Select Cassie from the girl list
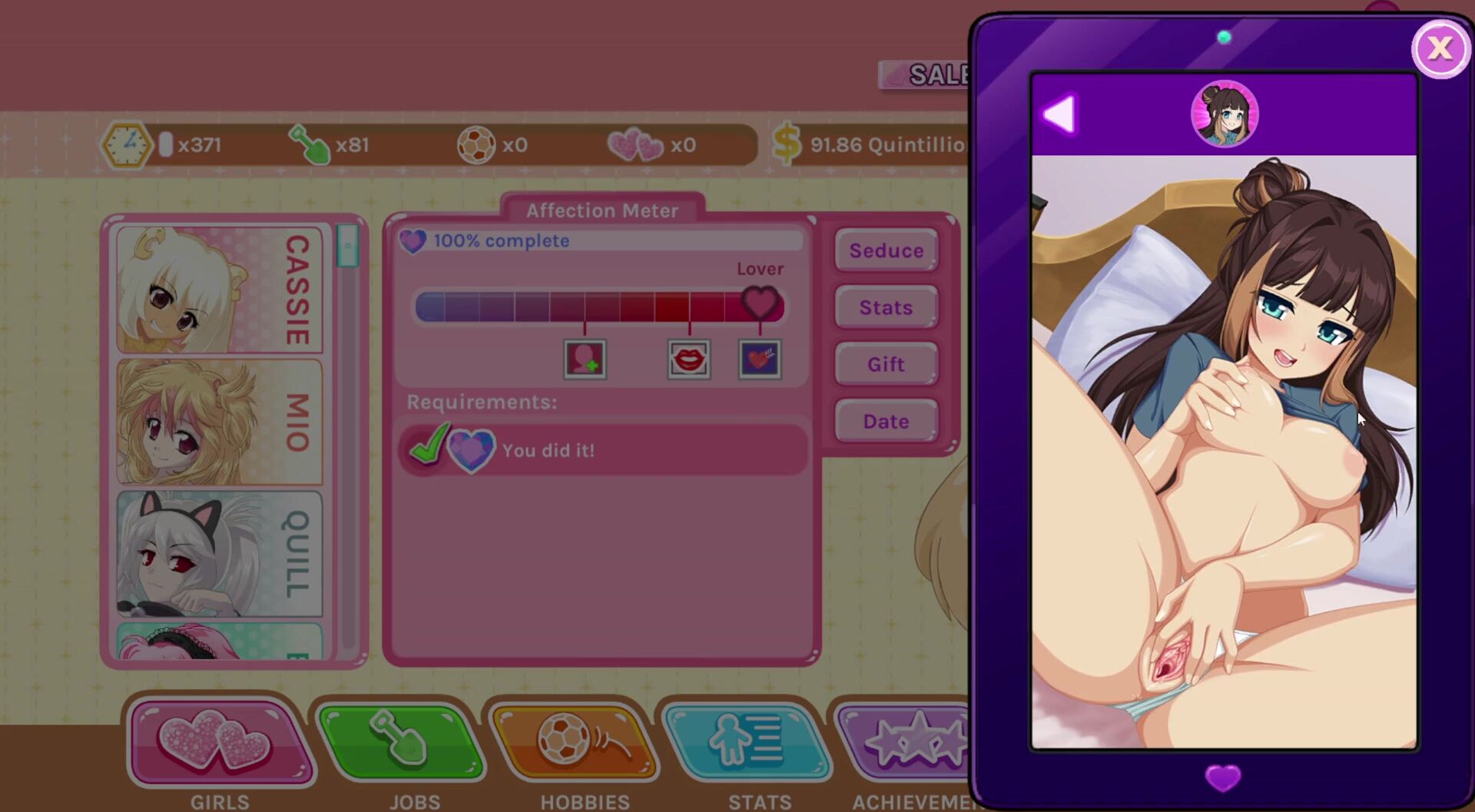 coord(220,290)
